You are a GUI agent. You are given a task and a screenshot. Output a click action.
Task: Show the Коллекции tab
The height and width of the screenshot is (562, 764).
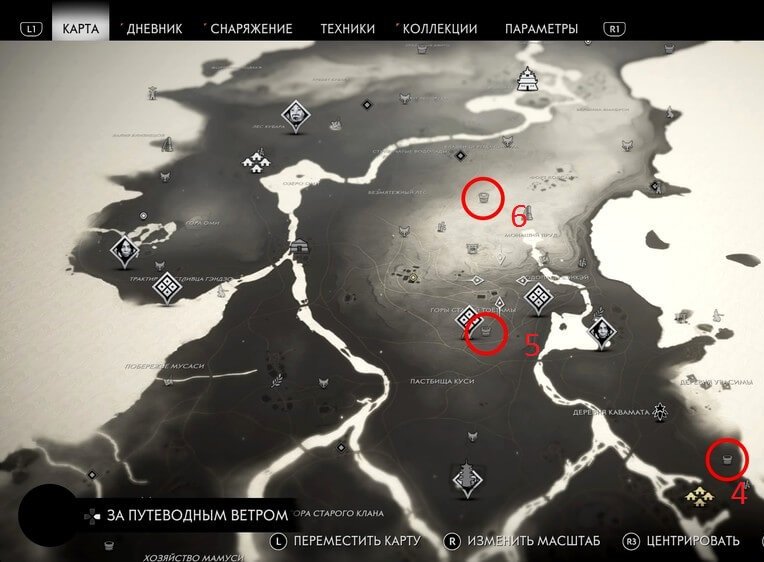[441, 29]
